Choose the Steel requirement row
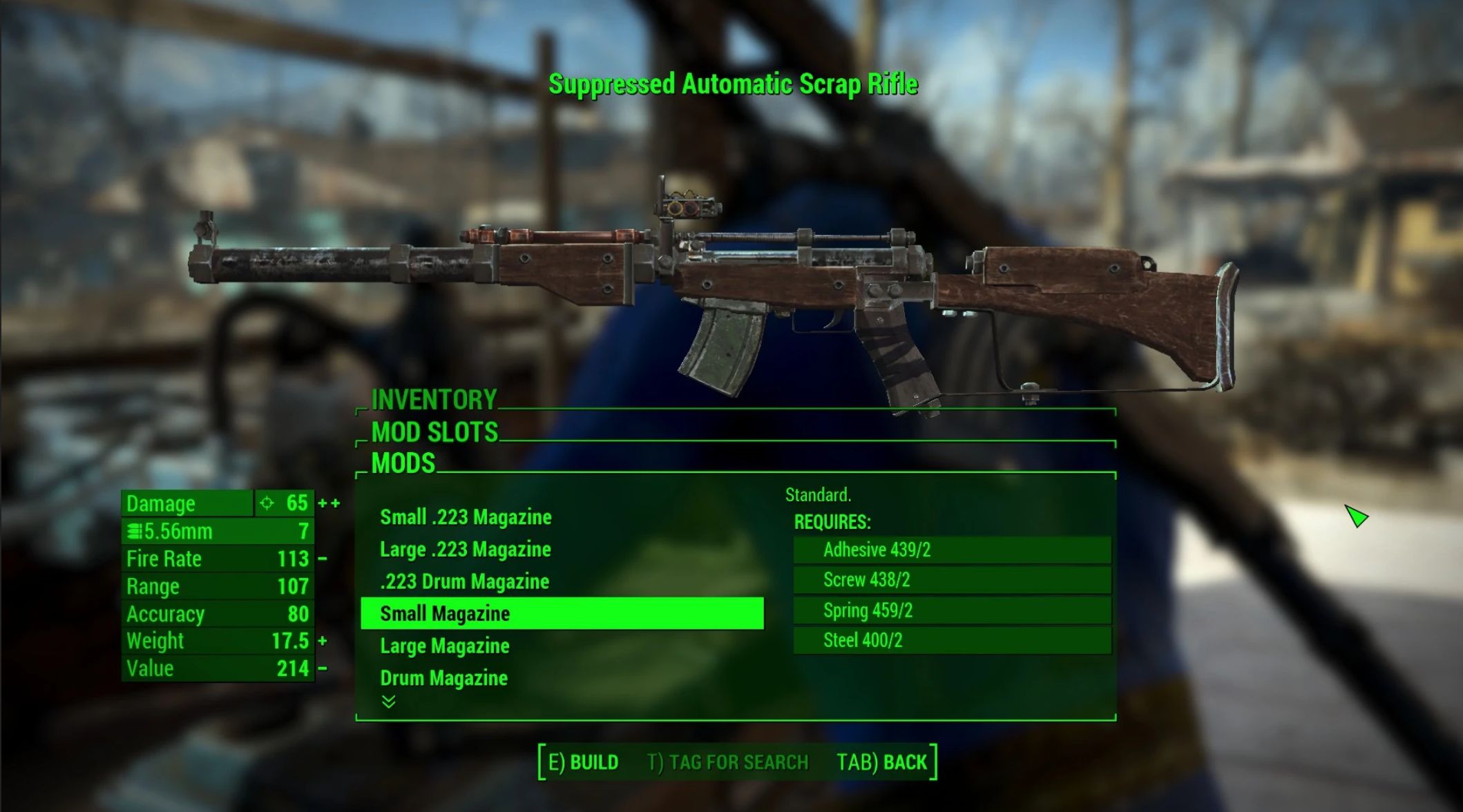This screenshot has width=1463, height=812. pyautogui.click(x=951, y=641)
